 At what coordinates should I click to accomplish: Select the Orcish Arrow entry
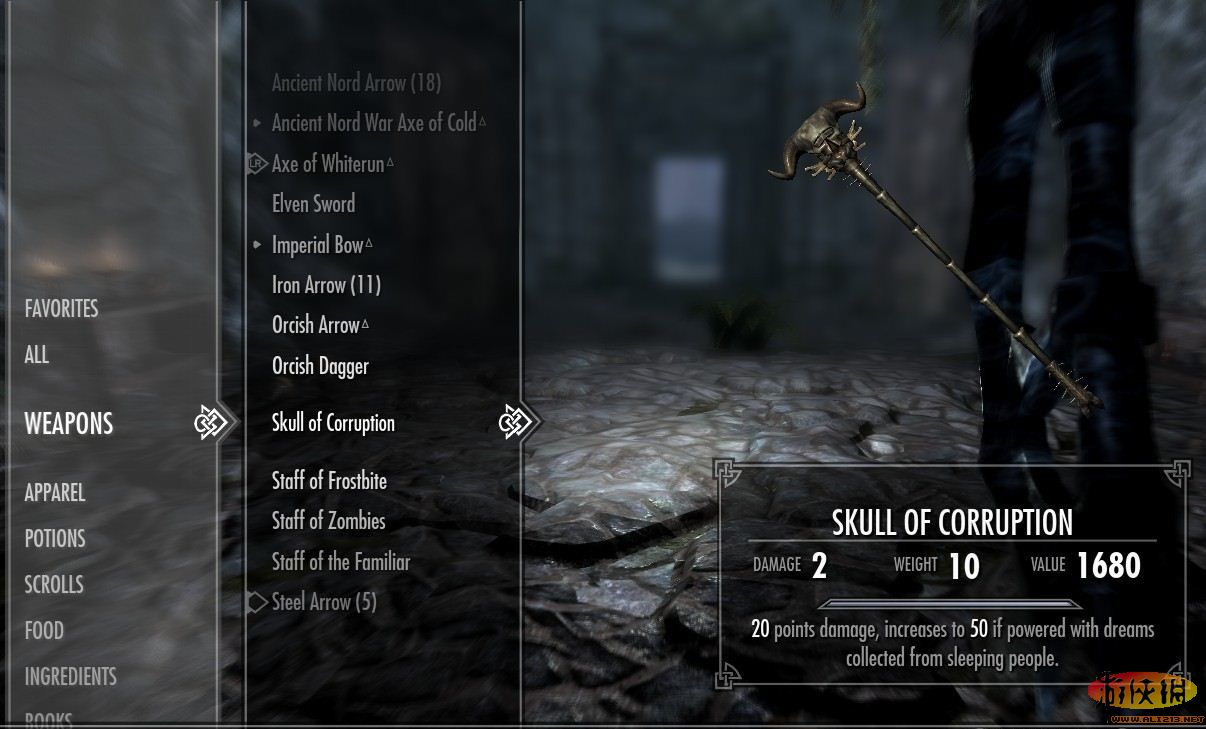click(x=316, y=325)
